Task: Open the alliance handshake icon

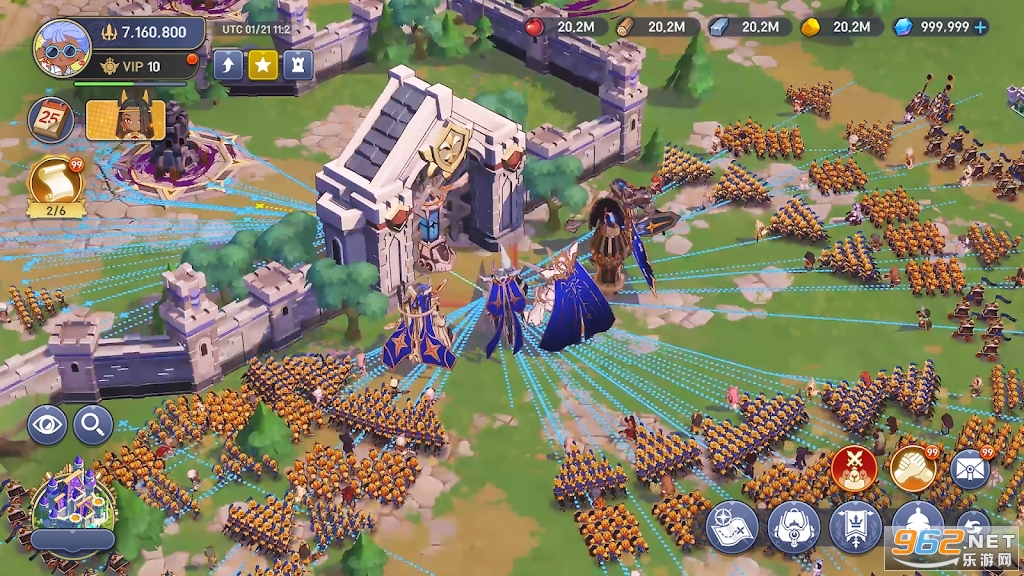Action: [x=913, y=468]
